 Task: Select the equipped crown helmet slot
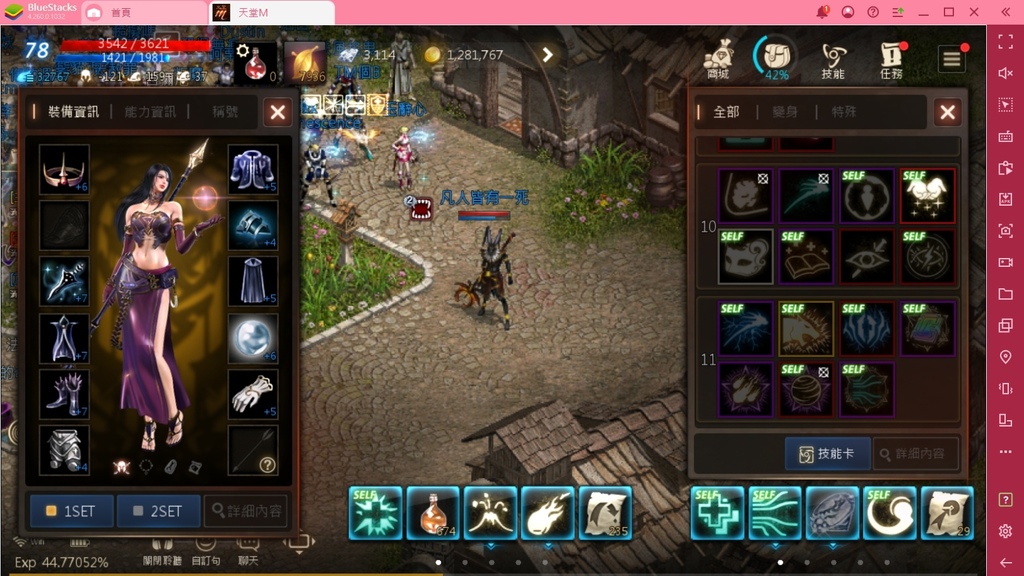point(64,169)
